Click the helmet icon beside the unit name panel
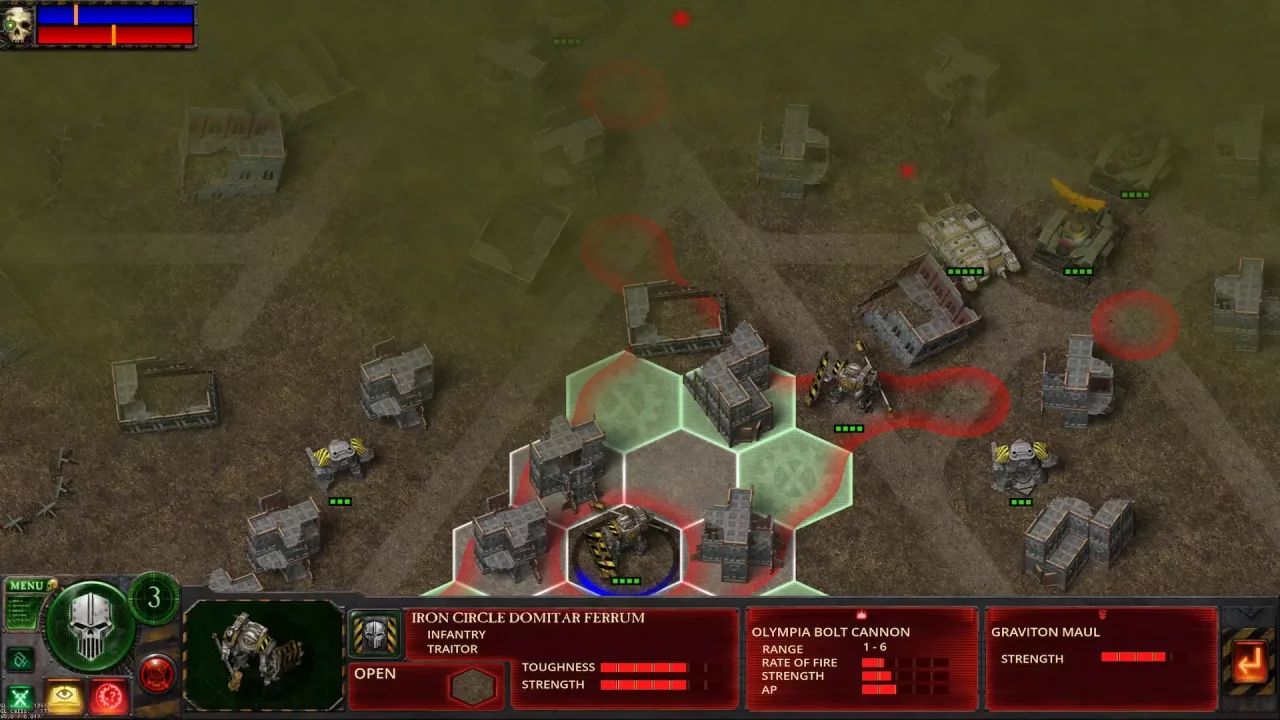1280x720 pixels. tap(377, 631)
